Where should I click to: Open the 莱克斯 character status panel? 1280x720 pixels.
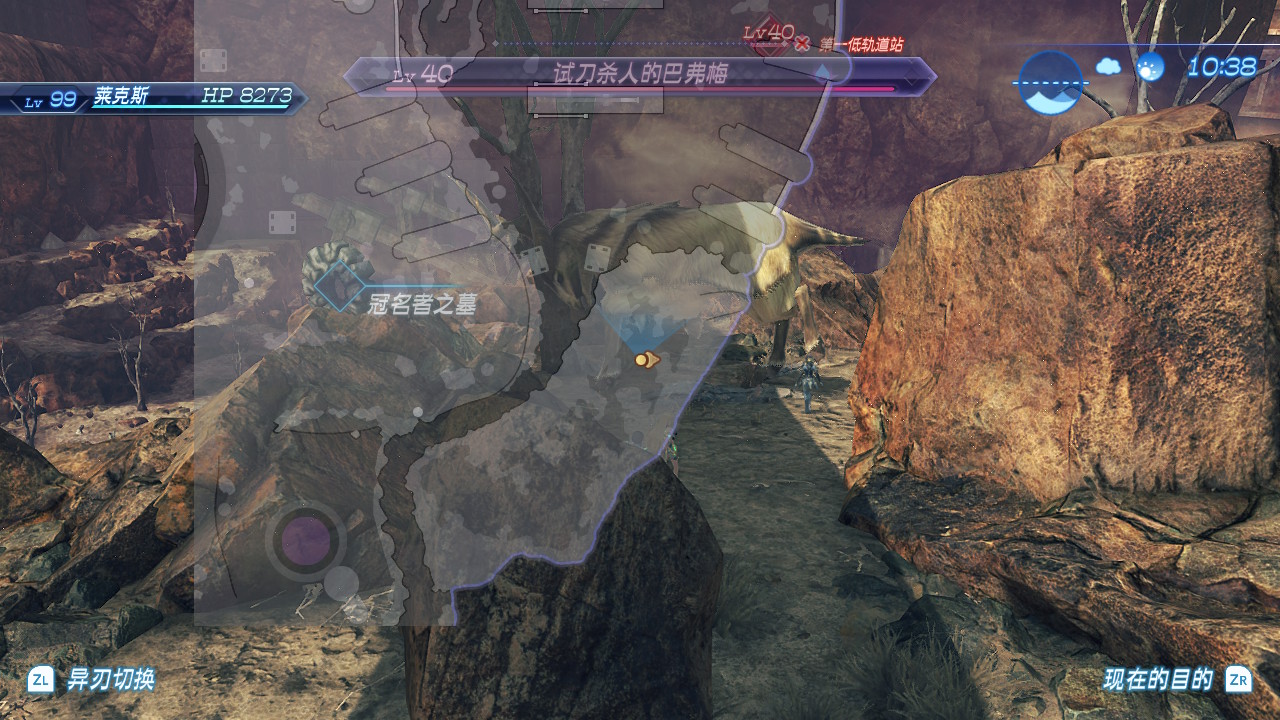pyautogui.click(x=155, y=98)
